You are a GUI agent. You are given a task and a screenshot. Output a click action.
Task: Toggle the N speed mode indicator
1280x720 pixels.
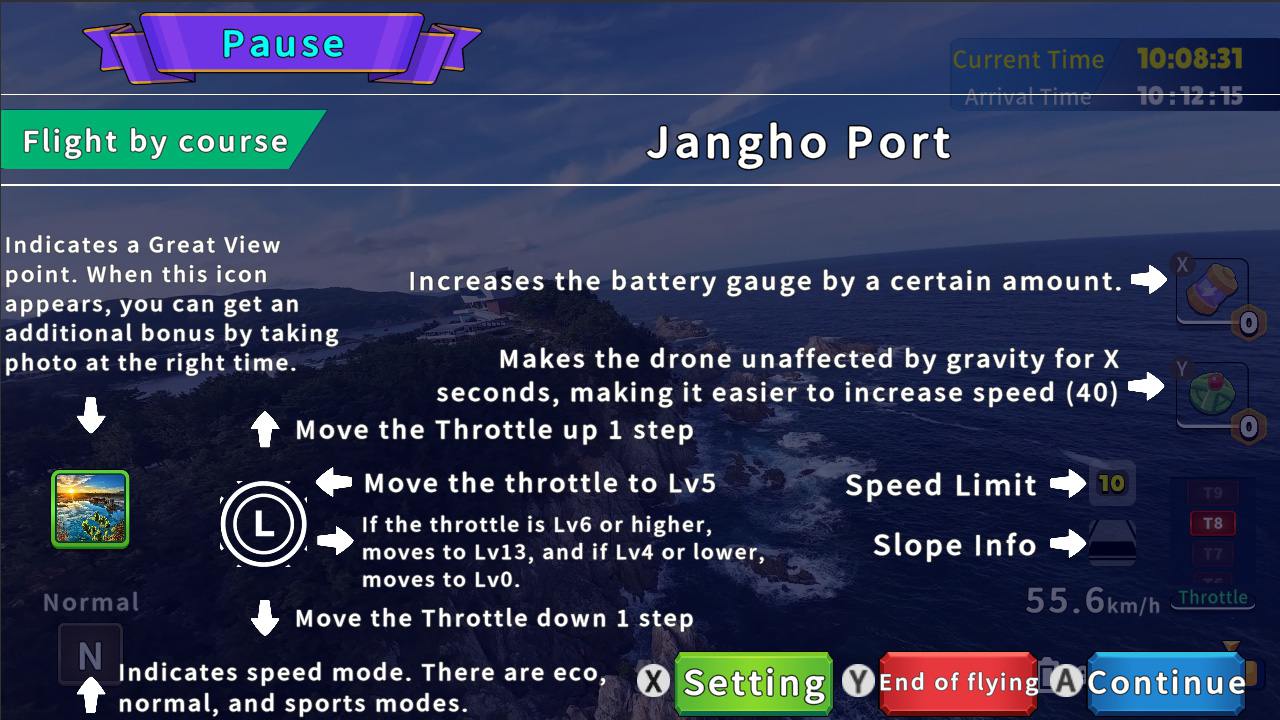(90, 655)
